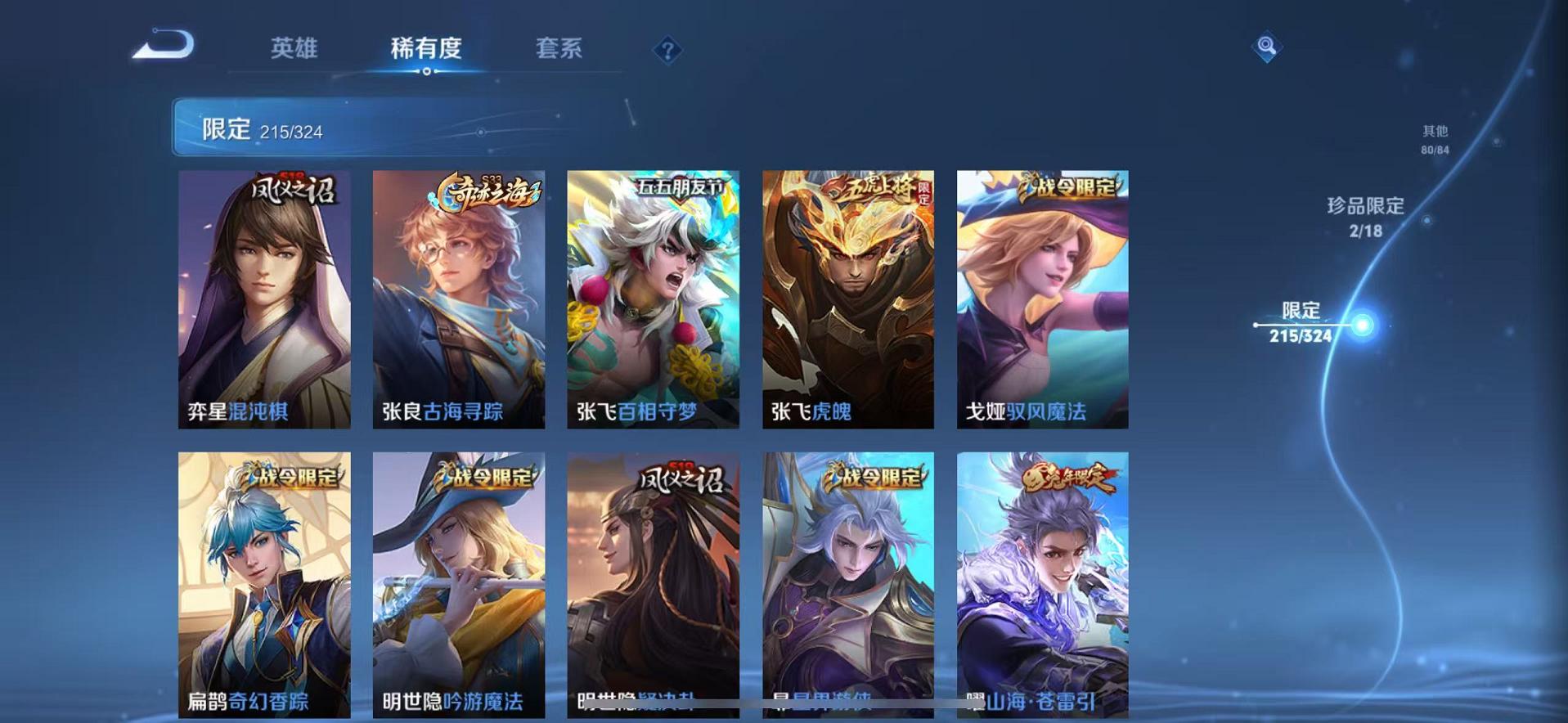
Task: Tap the question mark help icon
Action: click(669, 51)
